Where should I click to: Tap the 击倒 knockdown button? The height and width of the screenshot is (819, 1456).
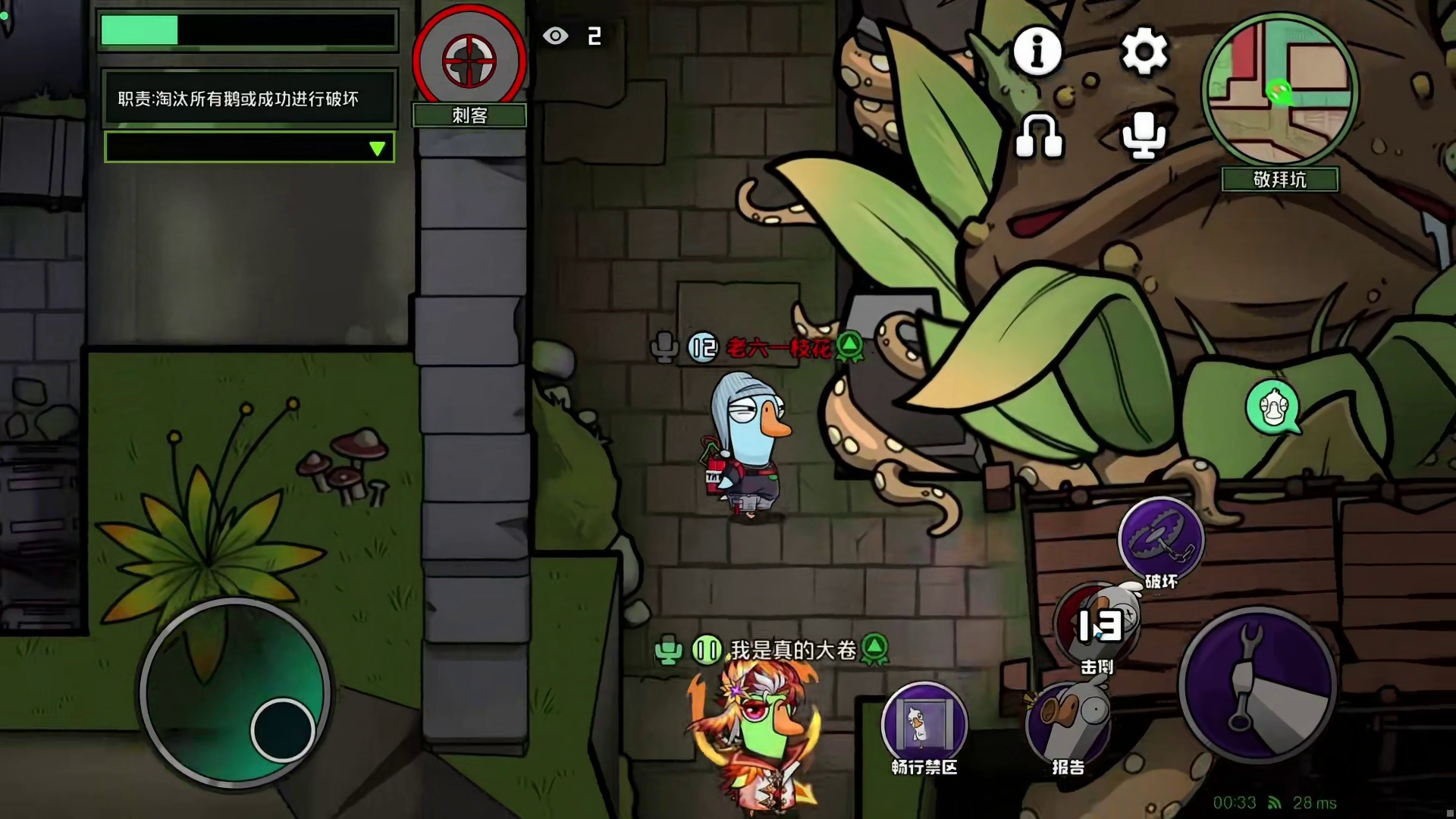tap(1097, 626)
